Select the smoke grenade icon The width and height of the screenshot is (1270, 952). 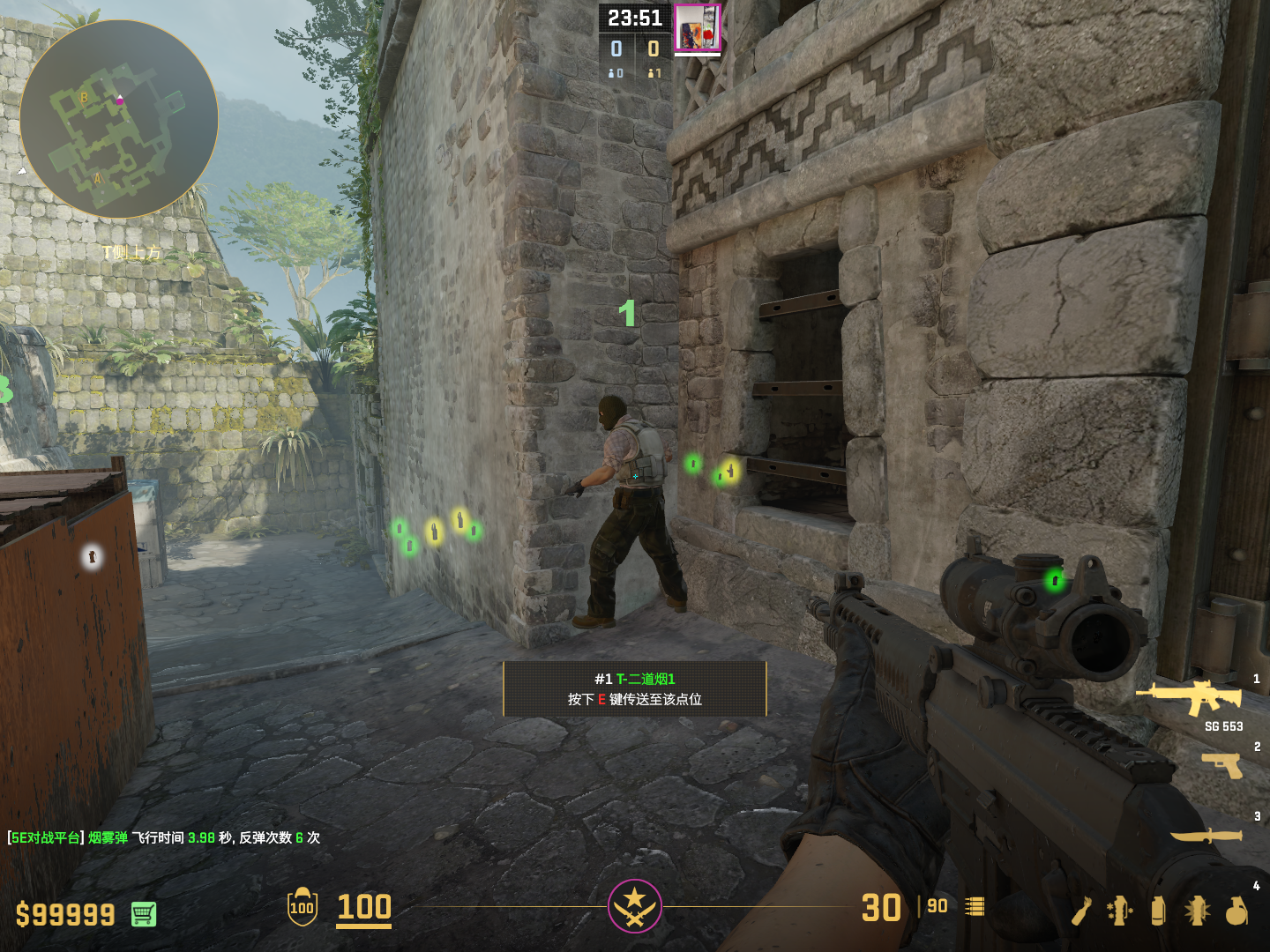click(1158, 911)
